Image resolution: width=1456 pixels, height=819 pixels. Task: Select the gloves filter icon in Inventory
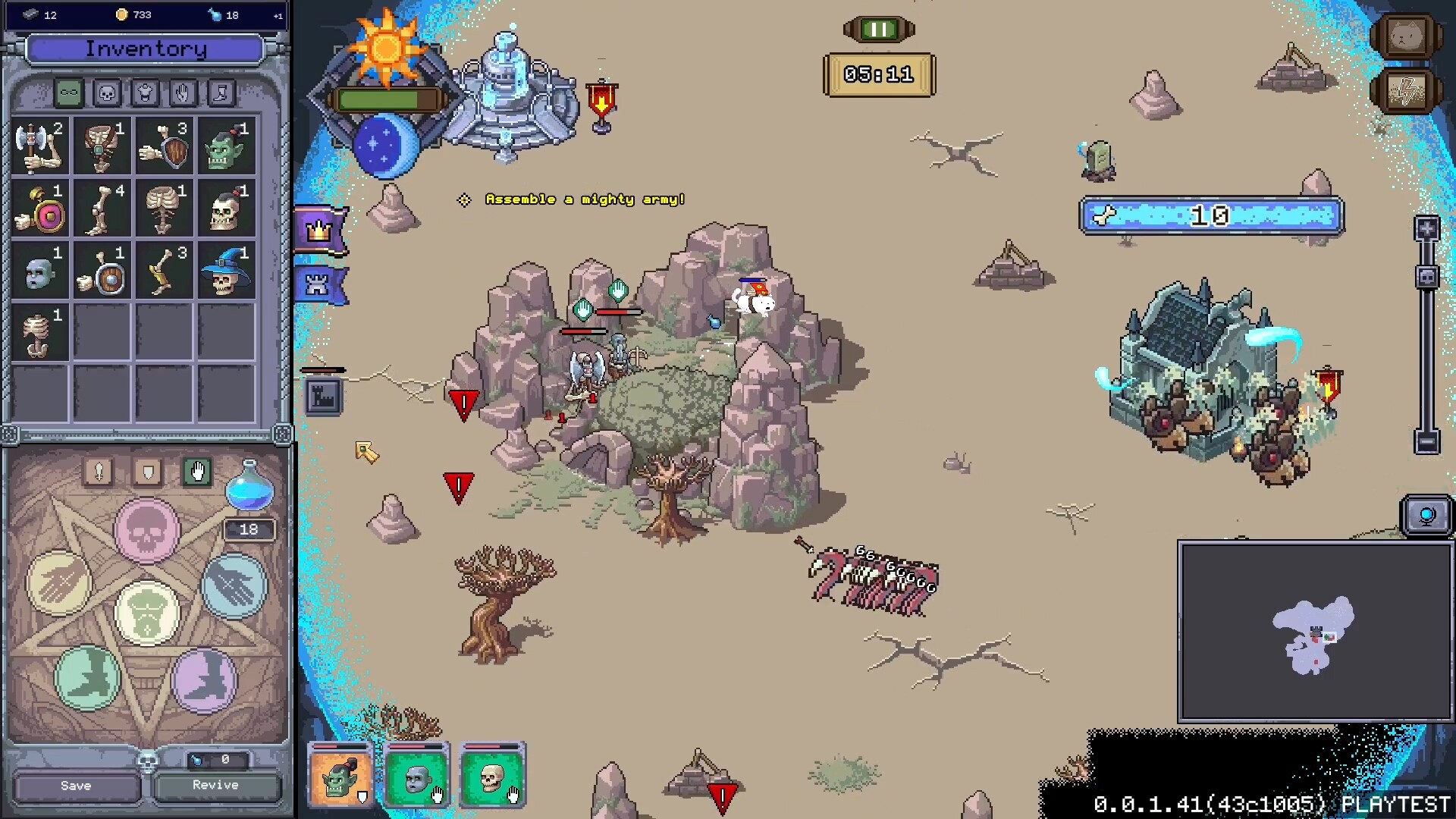[x=182, y=93]
